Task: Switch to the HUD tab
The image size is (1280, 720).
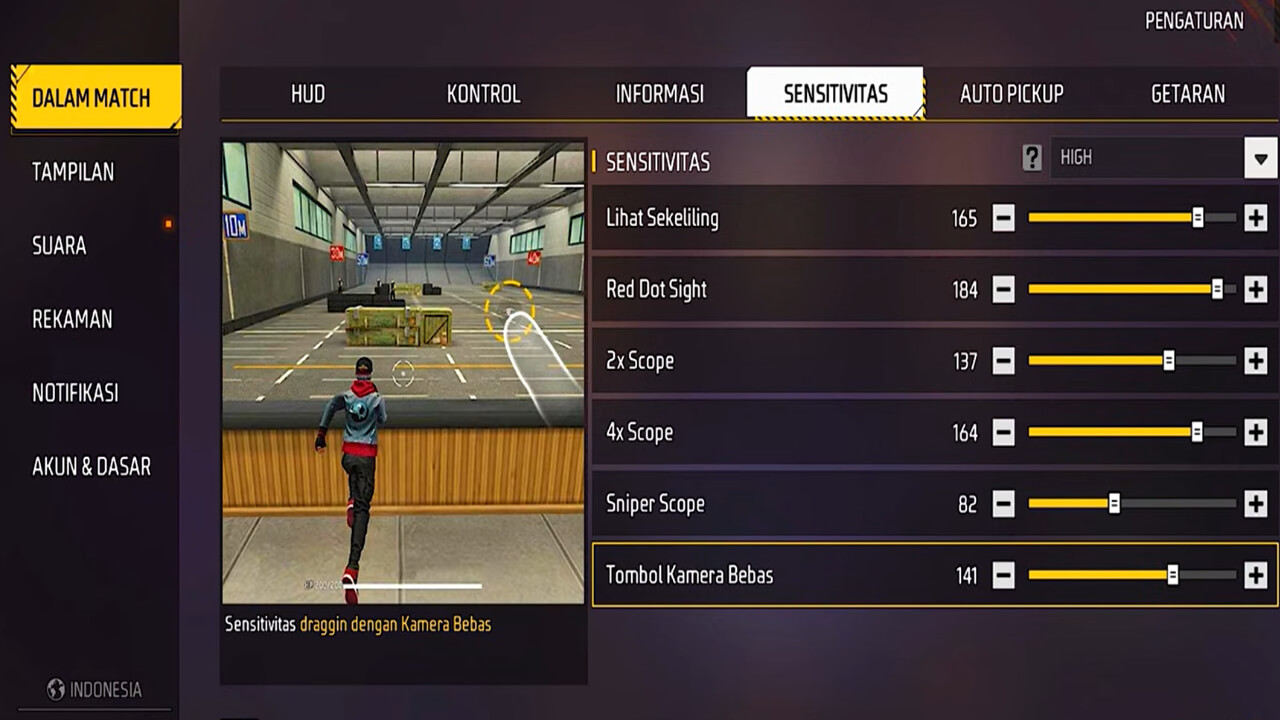Action: 308,94
